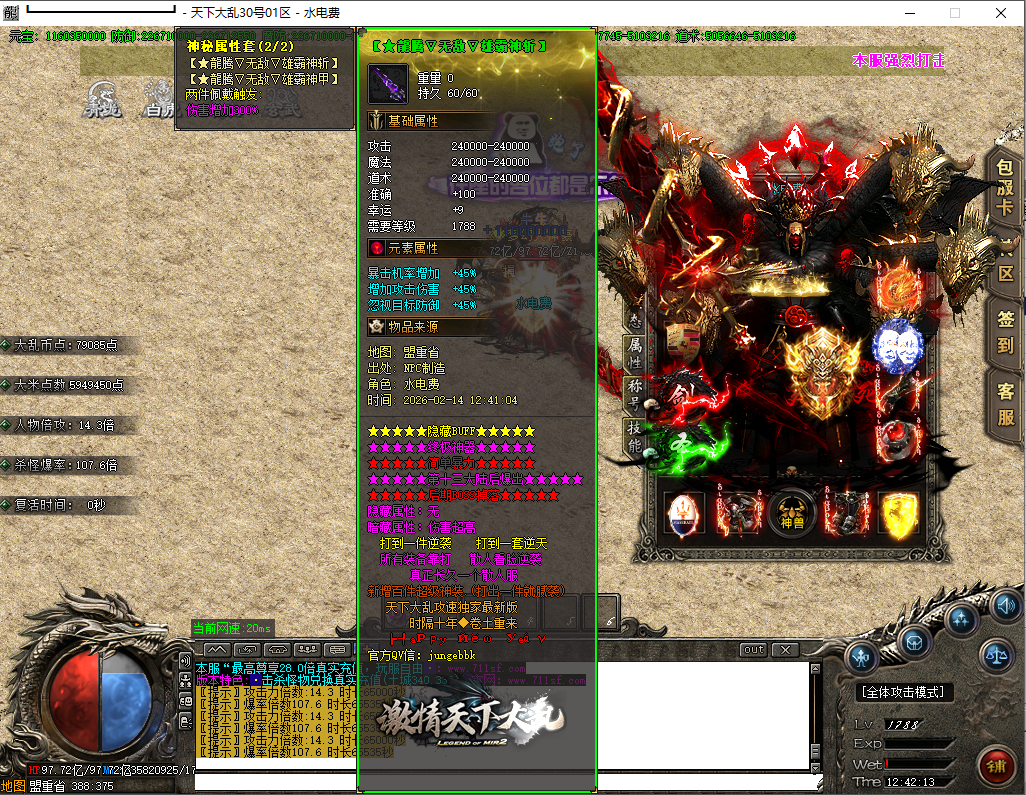Open the 客服 customer service tab
The image size is (1026, 795).
[x=1006, y=405]
